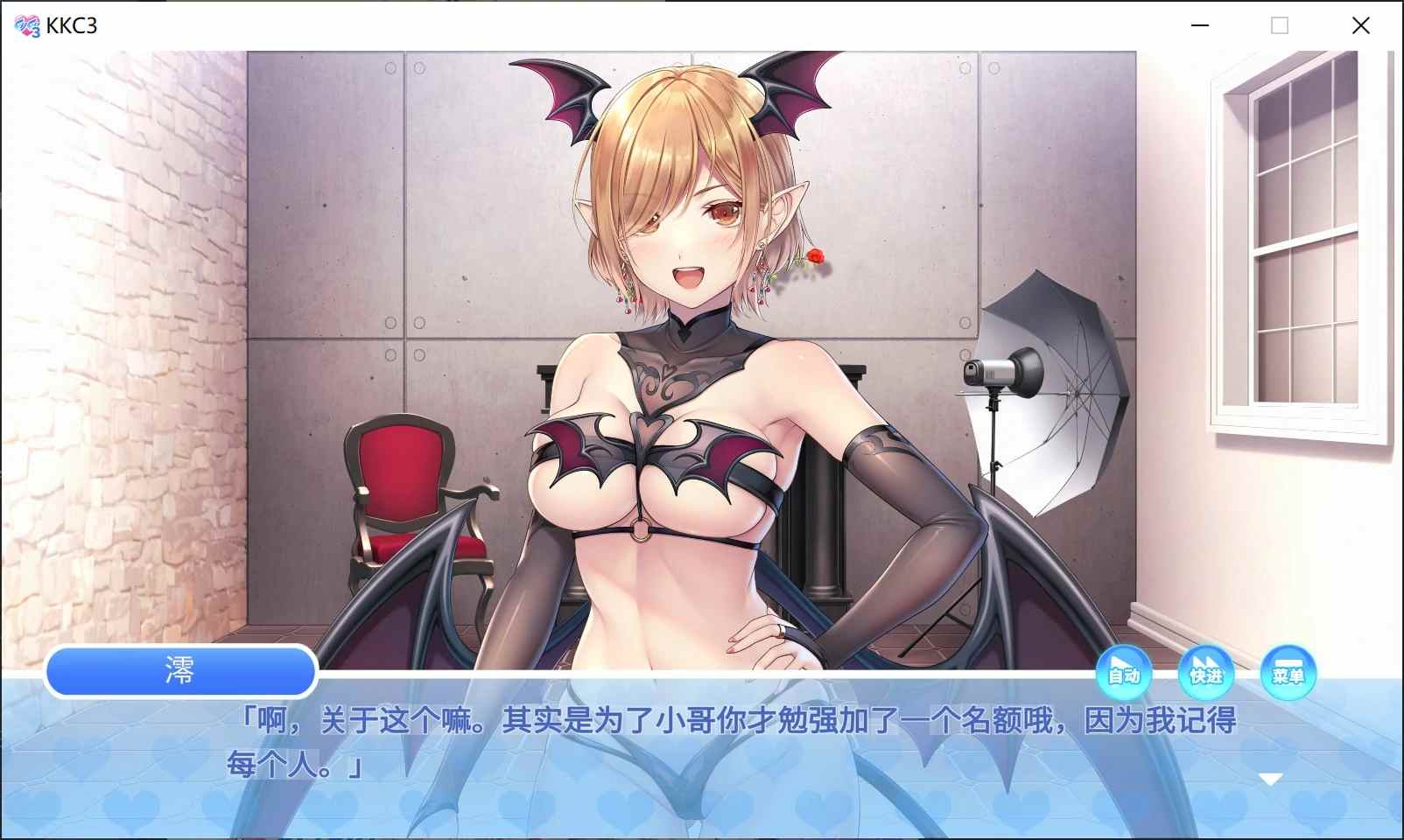The width and height of the screenshot is (1404, 840).
Task: Toggle auto-play mode with the 自动 button
Action: pyautogui.click(x=1123, y=674)
